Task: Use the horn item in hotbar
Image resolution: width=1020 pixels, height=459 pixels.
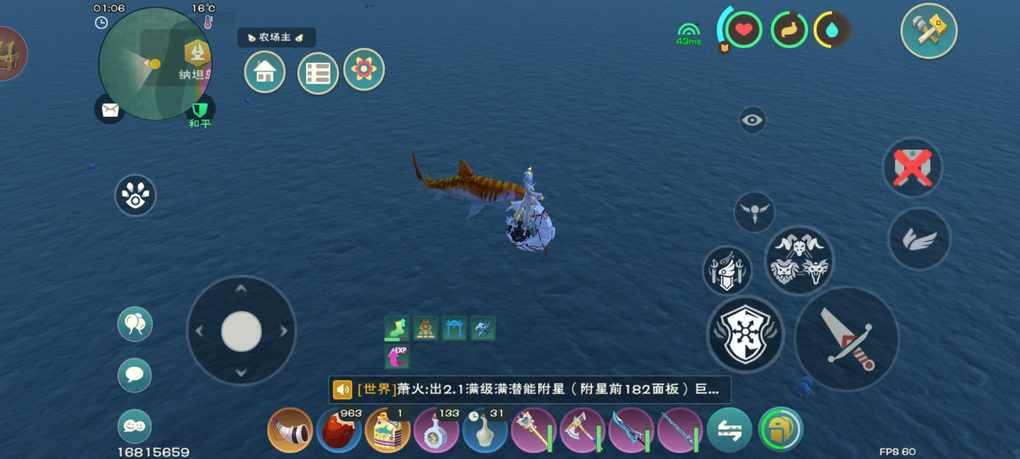Action: tap(290, 431)
